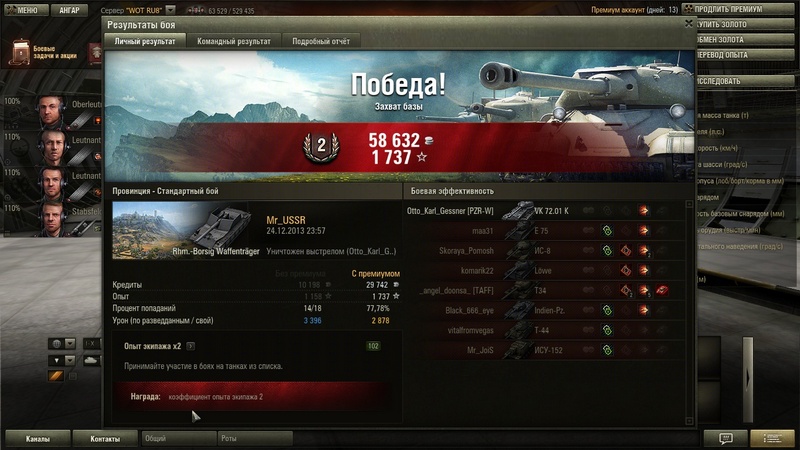Image resolution: width=800 pixels, height=450 pixels.
Task: Open the МЕНЮ button
Action: pyautogui.click(x=20, y=10)
